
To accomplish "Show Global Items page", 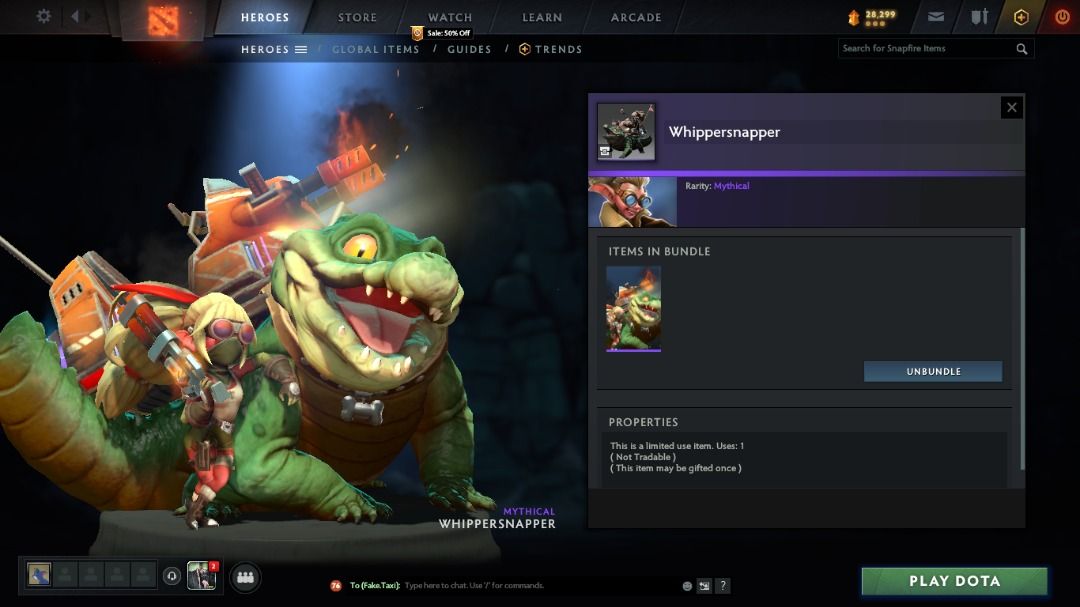I will 375,49.
